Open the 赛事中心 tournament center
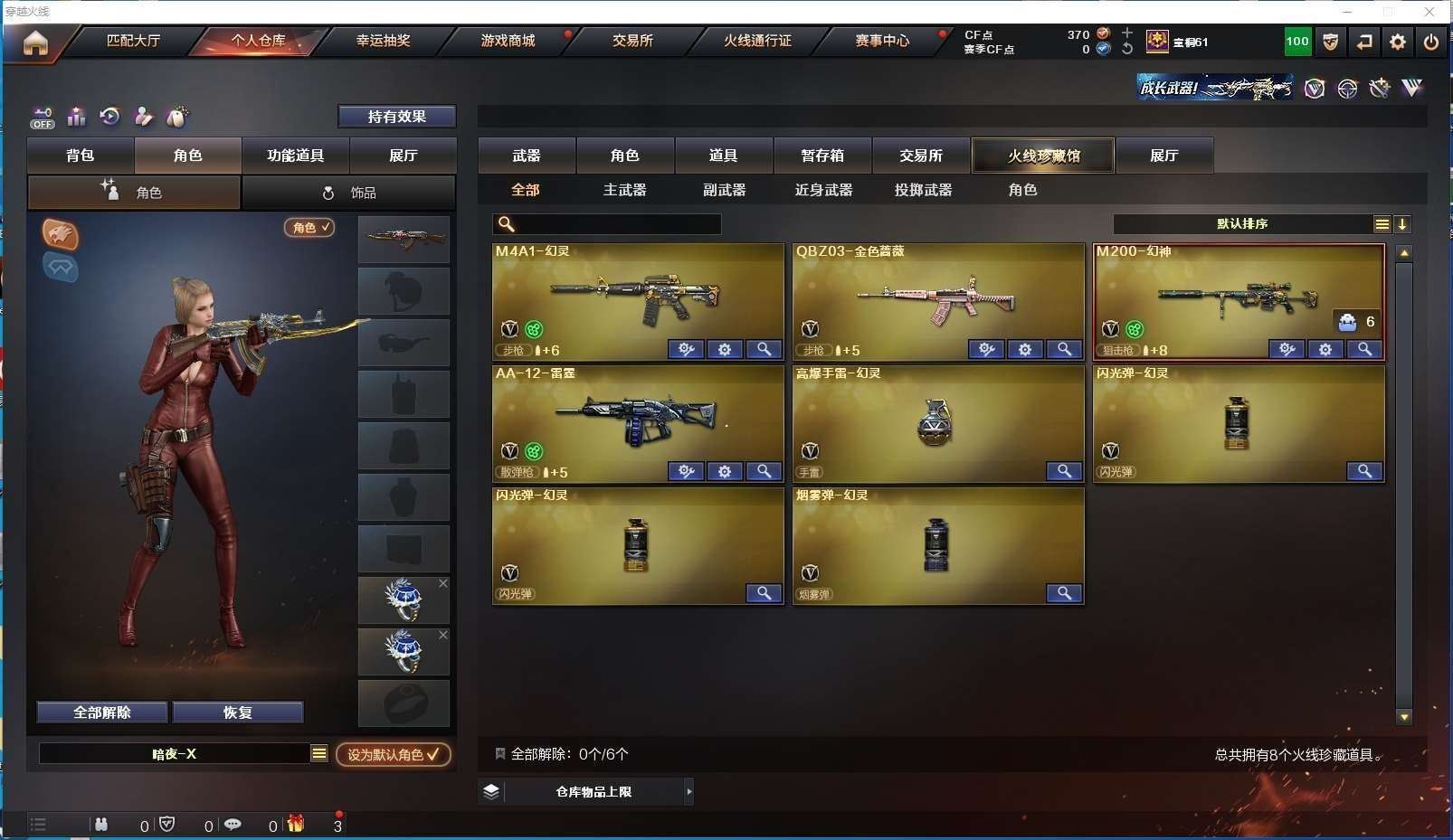 882,41
